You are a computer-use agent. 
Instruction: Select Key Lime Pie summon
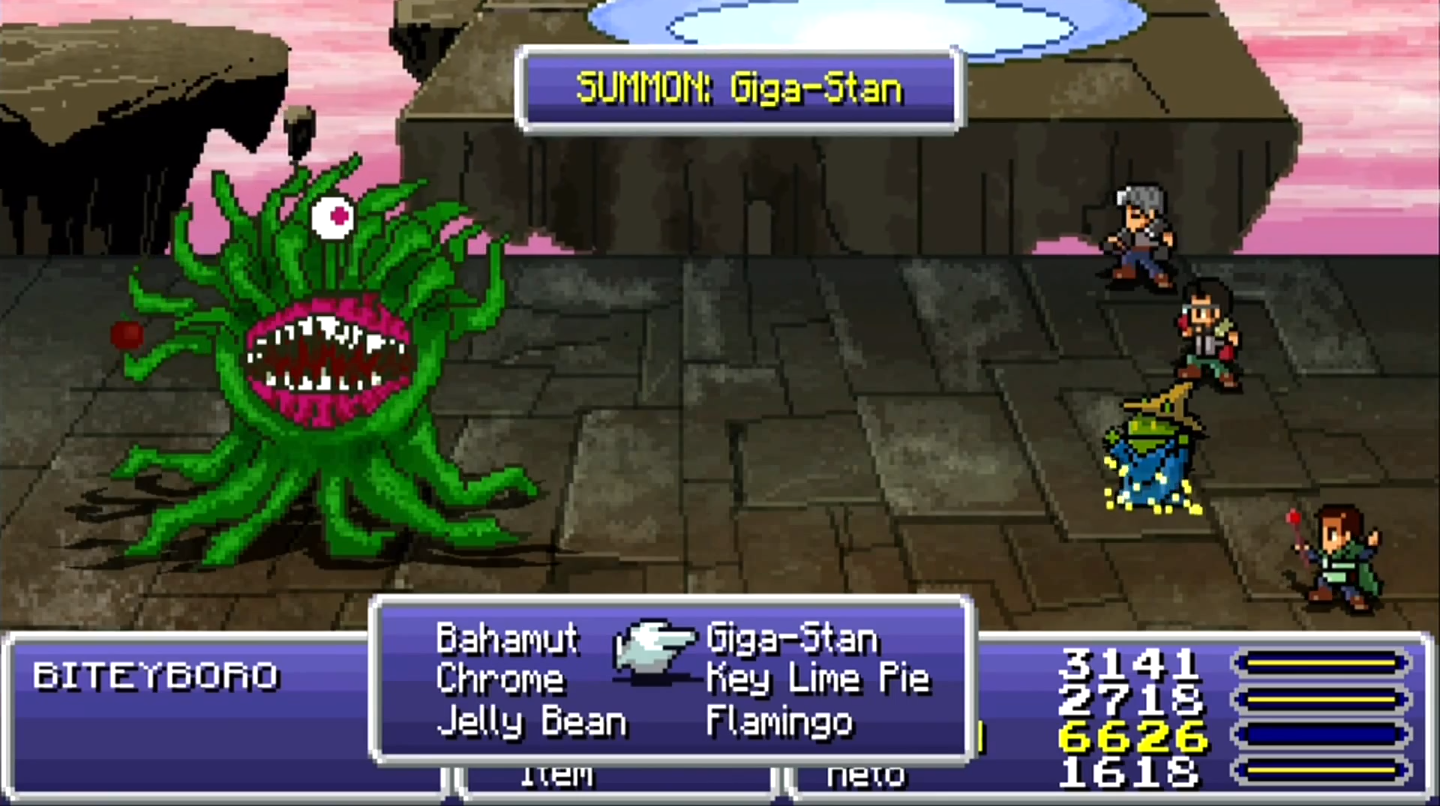(x=818, y=680)
